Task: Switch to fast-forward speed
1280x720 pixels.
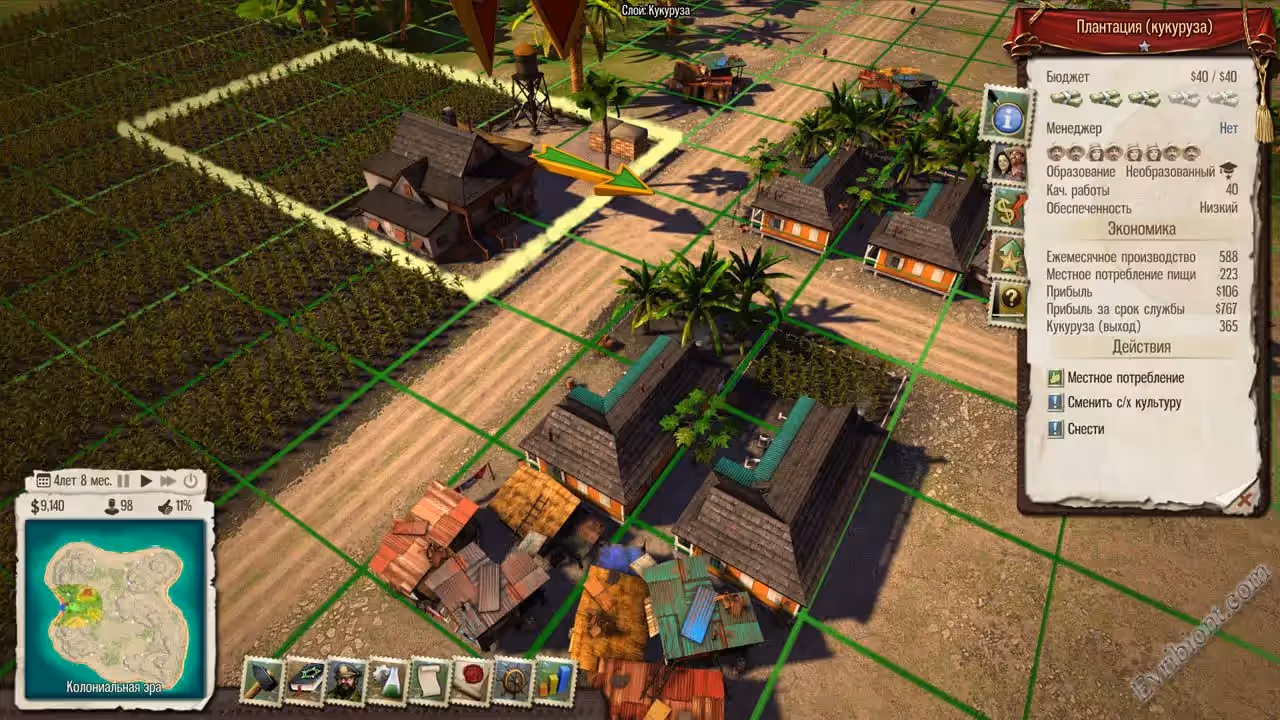Action: click(x=168, y=481)
